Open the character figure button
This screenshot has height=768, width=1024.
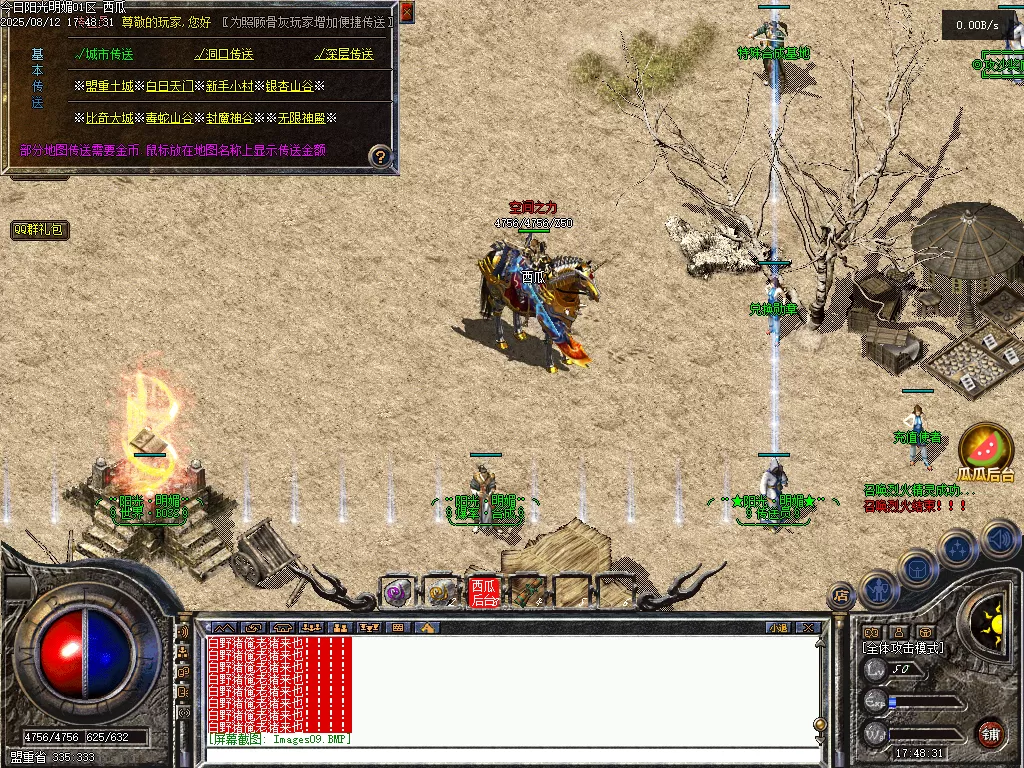[x=878, y=589]
